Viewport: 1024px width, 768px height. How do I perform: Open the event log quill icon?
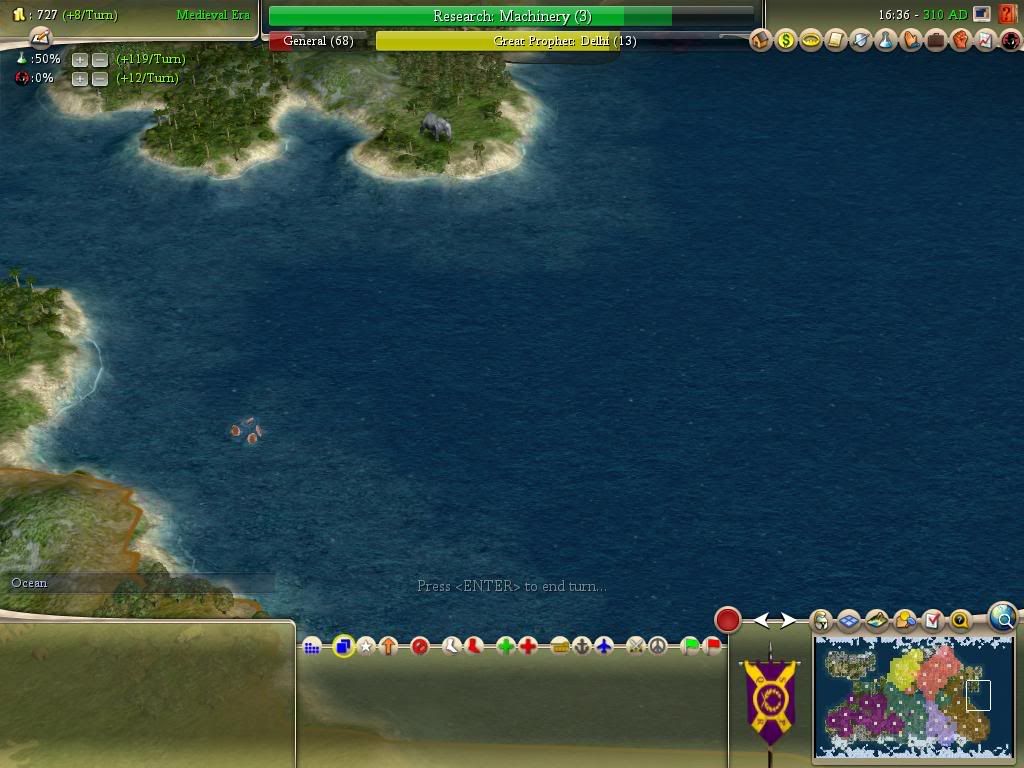pos(40,37)
